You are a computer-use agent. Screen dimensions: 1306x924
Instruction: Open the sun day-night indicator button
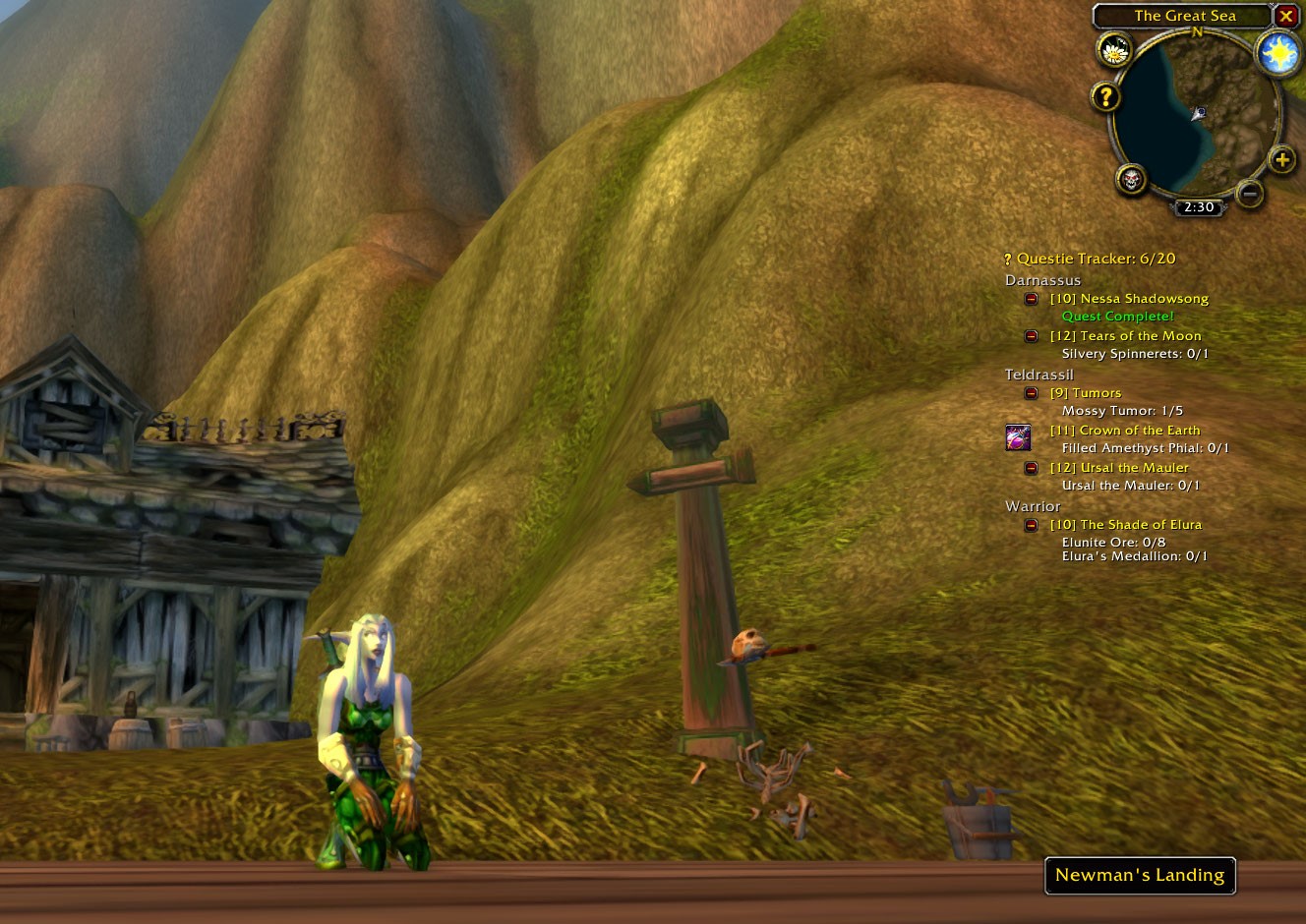(1279, 54)
